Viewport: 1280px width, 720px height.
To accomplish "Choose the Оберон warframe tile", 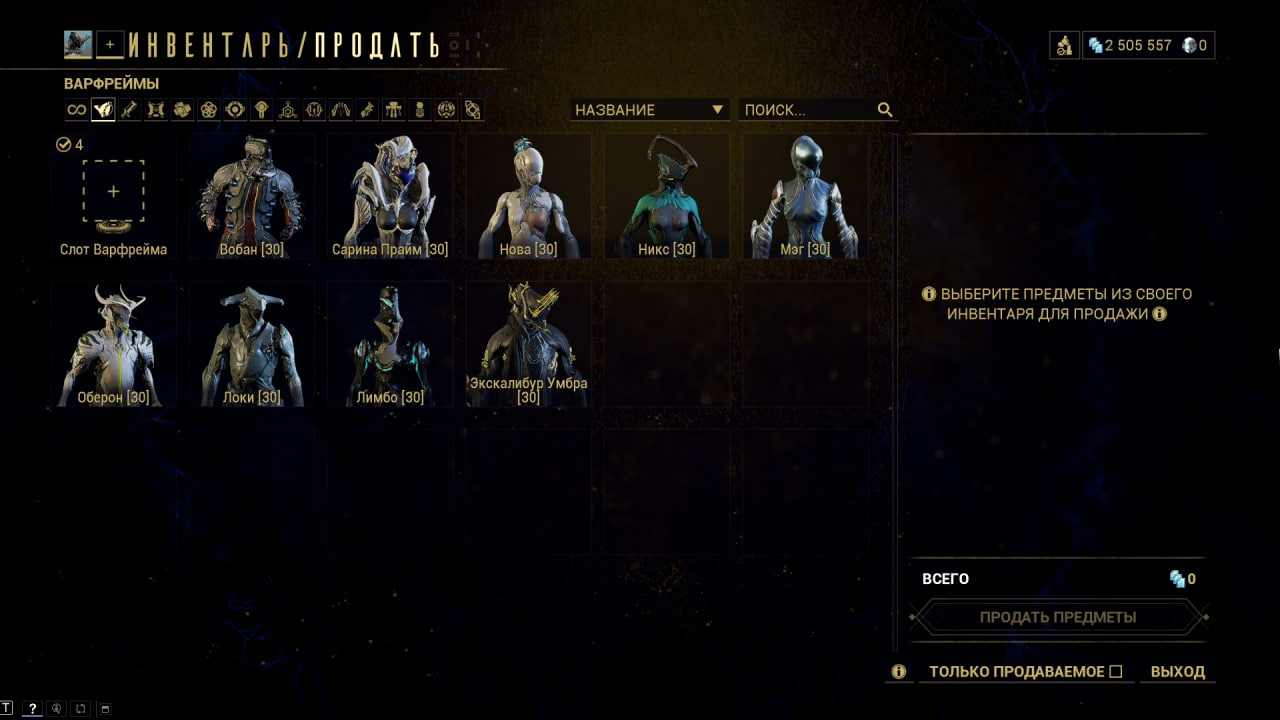I will pyautogui.click(x=113, y=344).
